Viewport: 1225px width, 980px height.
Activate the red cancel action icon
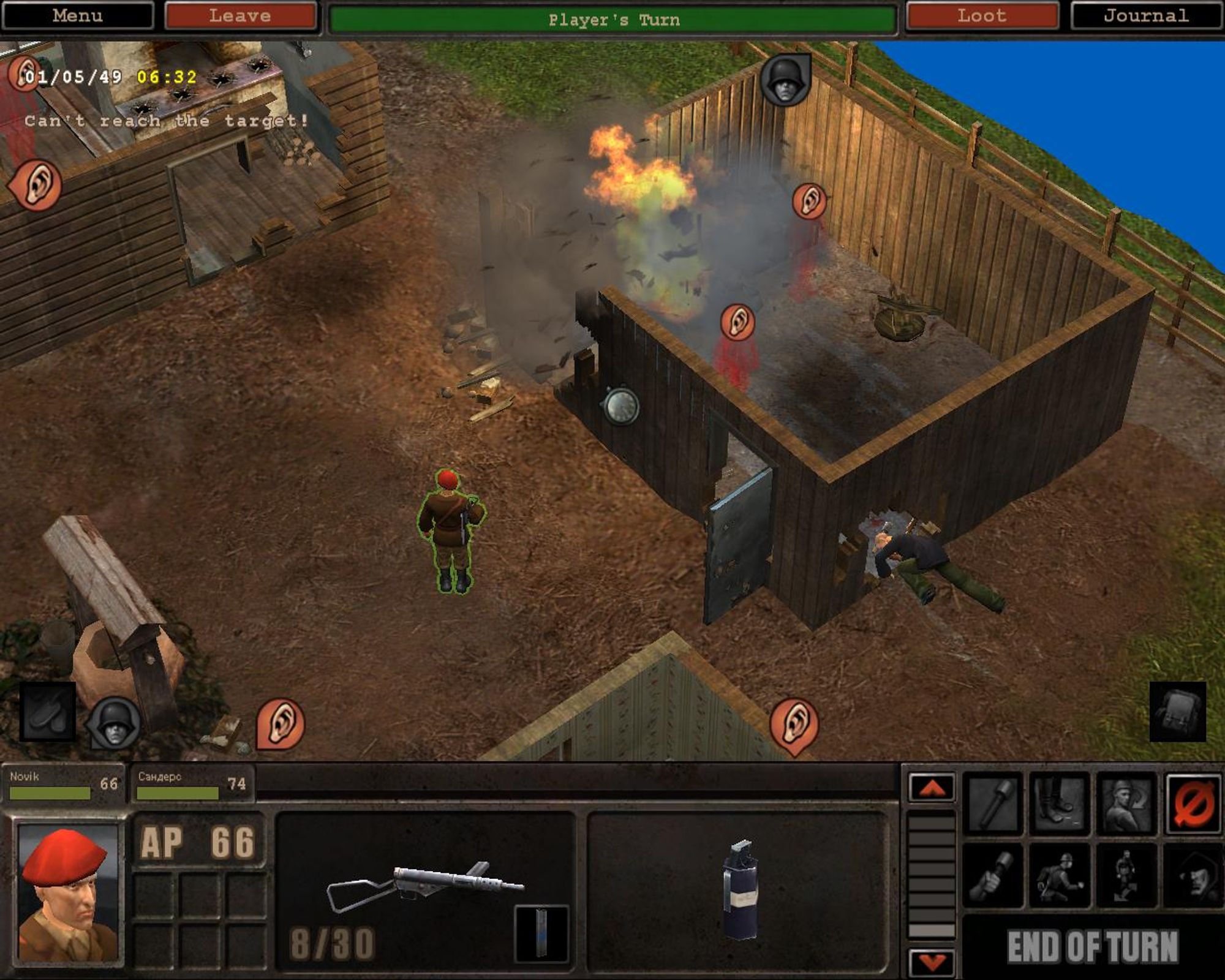pos(1193,804)
